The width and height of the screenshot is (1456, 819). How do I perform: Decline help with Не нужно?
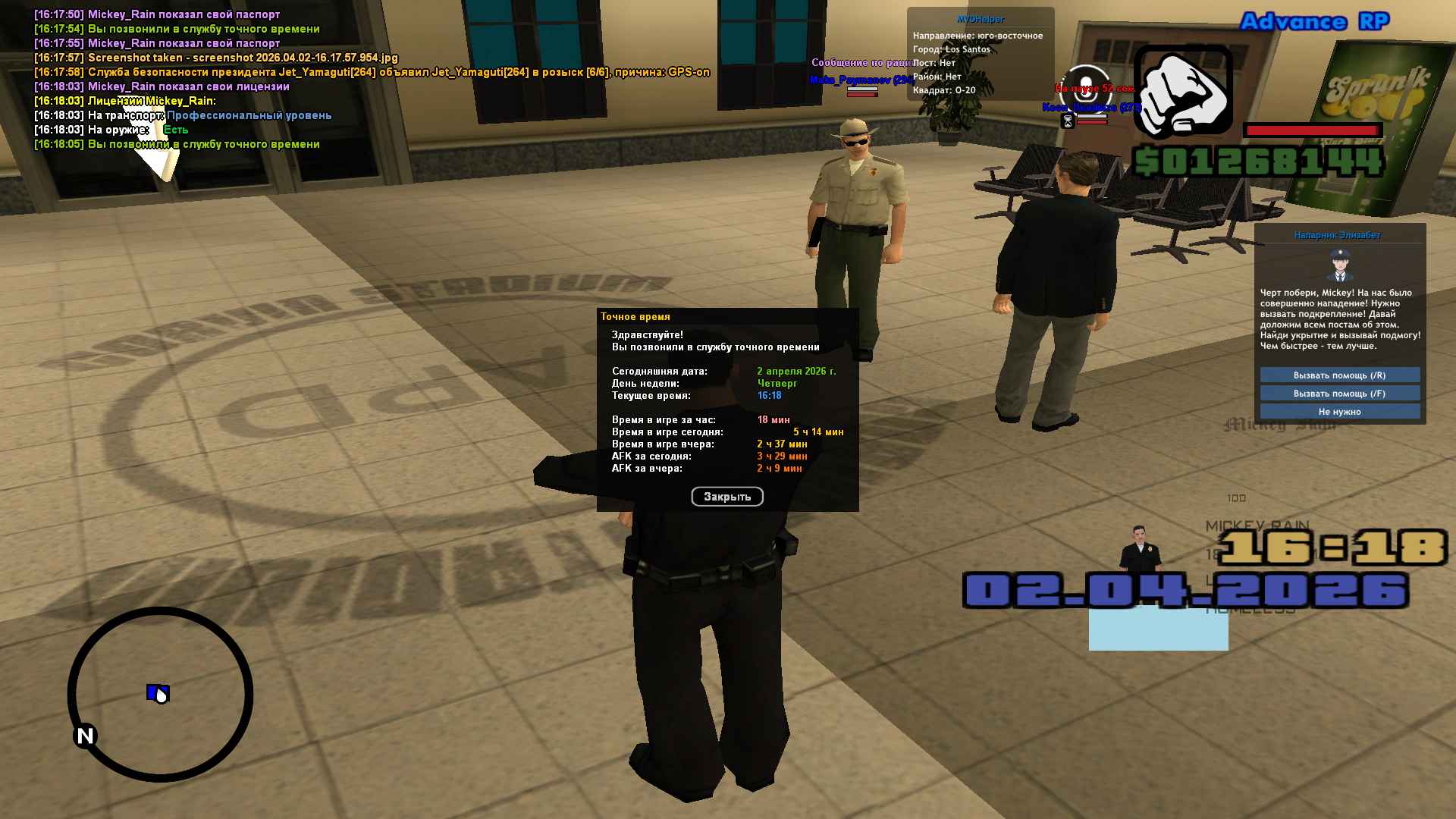(1339, 412)
